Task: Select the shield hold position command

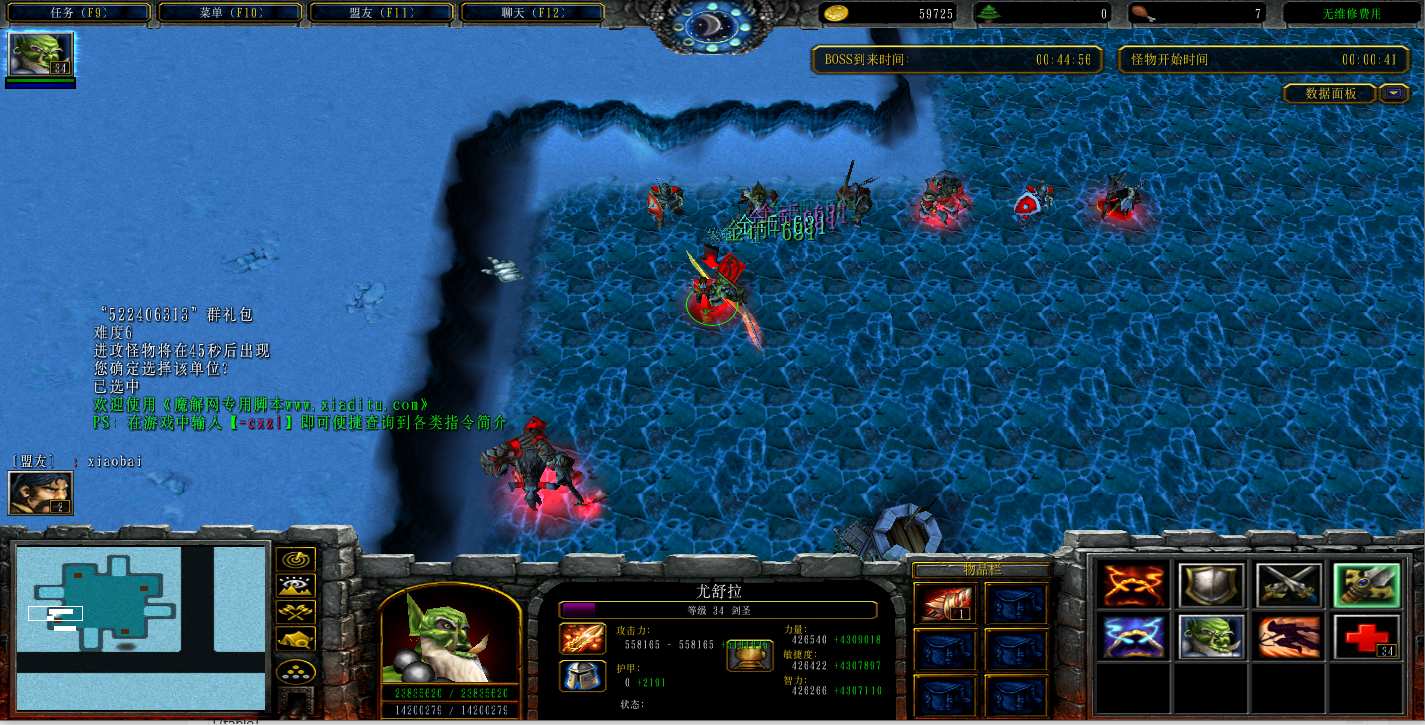Action: point(1211,585)
